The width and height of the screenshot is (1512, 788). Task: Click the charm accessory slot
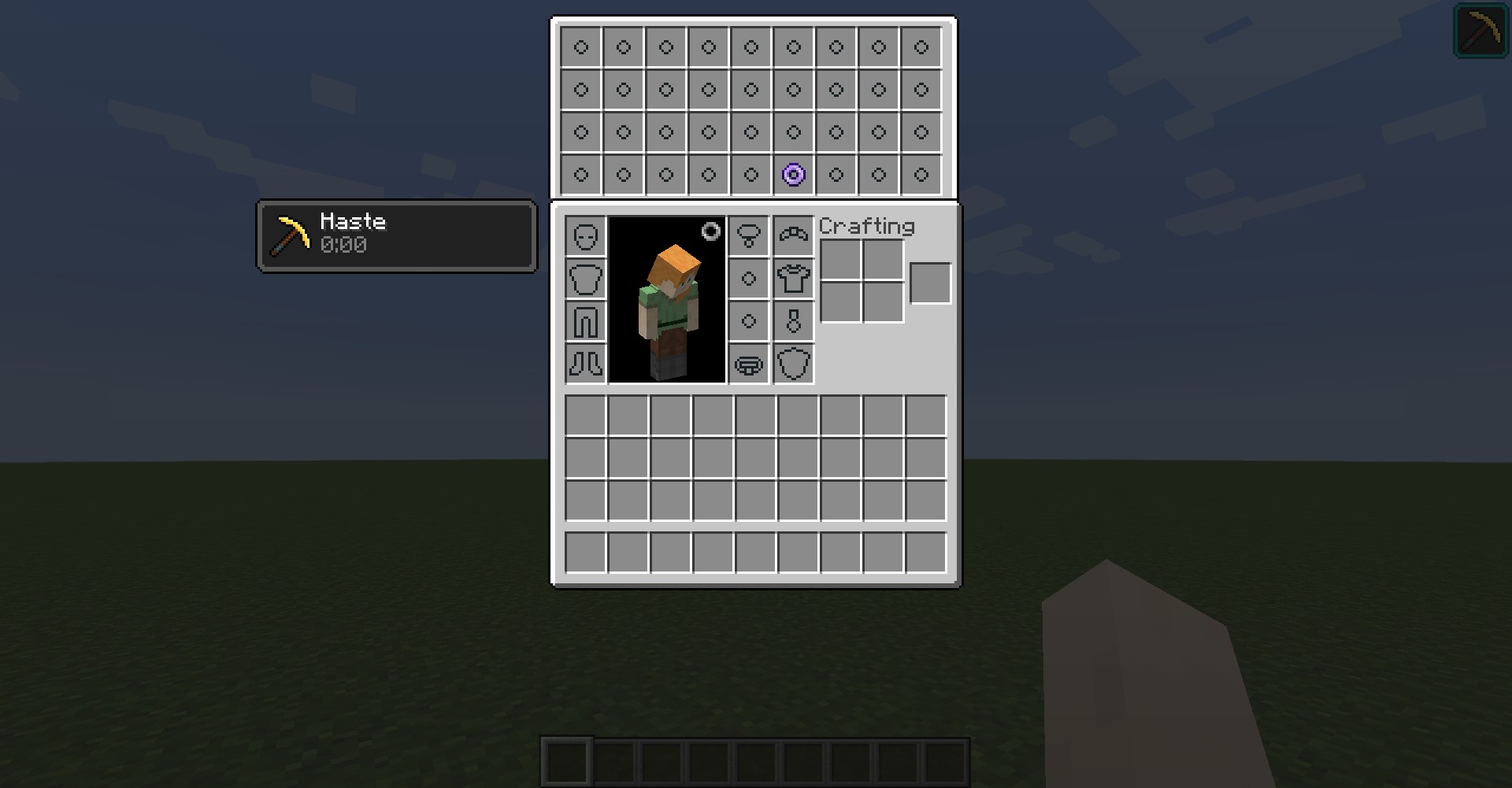pyautogui.click(x=793, y=321)
